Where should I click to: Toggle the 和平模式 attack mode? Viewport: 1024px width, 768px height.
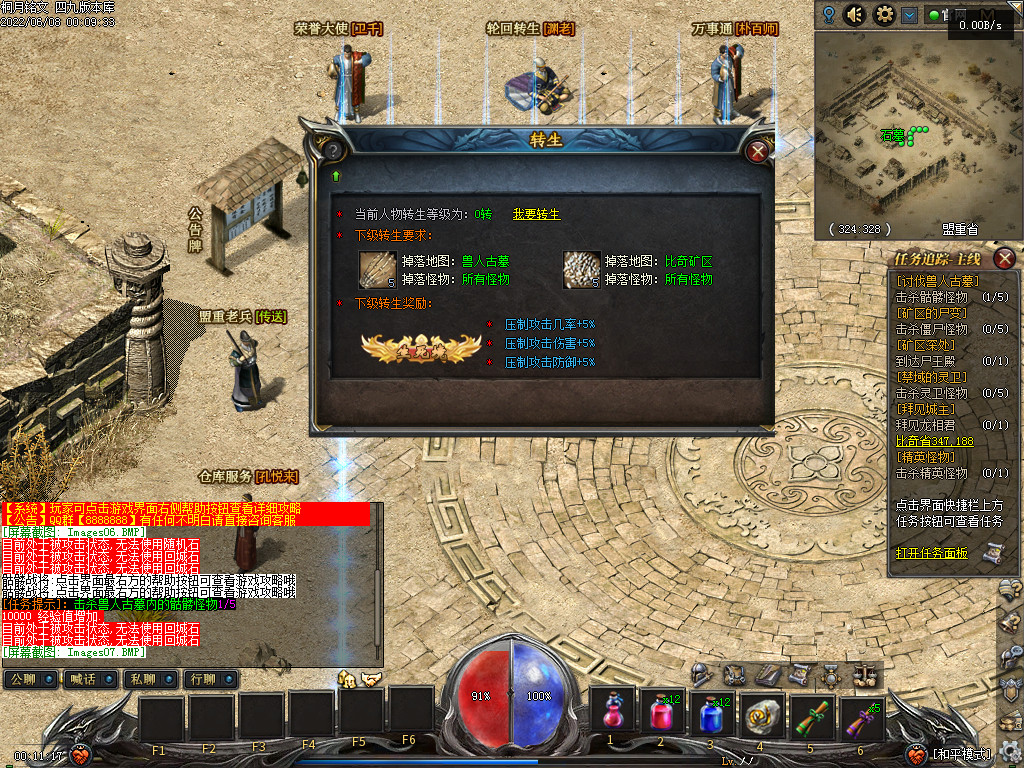click(960, 754)
